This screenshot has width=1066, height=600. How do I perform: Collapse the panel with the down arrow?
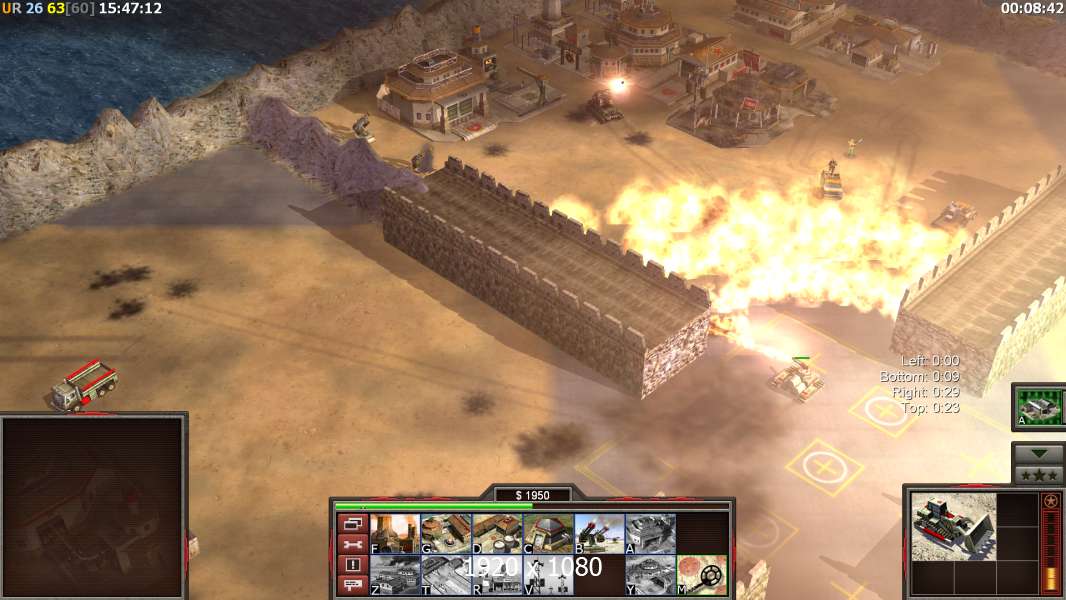pos(1039,453)
